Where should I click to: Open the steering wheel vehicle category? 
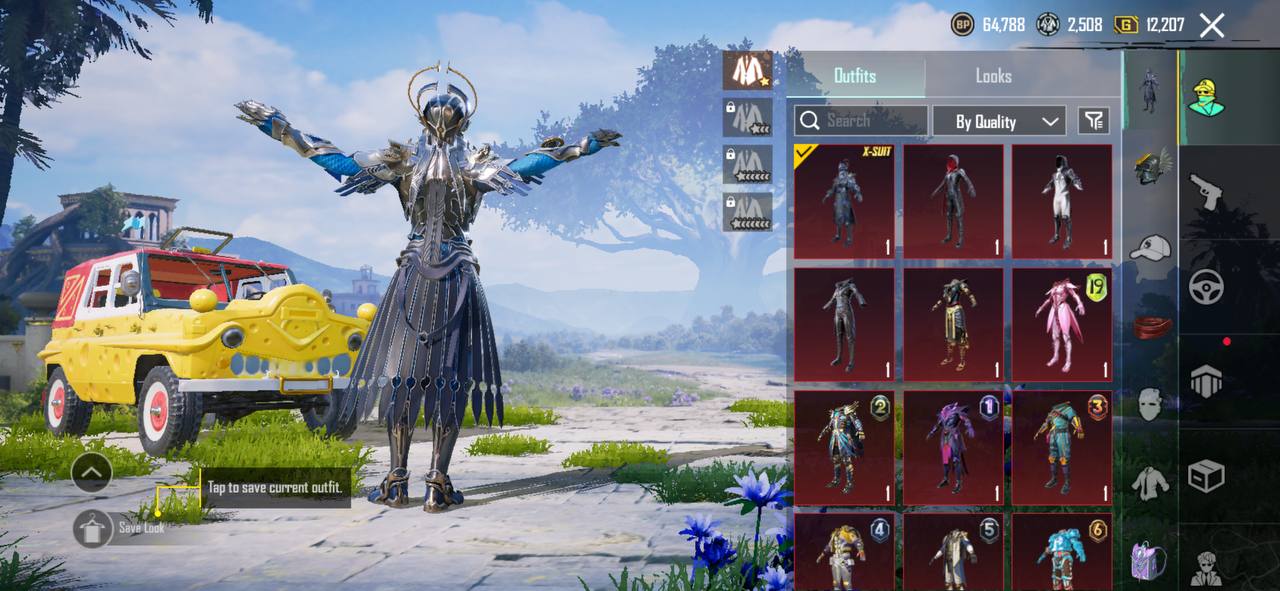1206,288
